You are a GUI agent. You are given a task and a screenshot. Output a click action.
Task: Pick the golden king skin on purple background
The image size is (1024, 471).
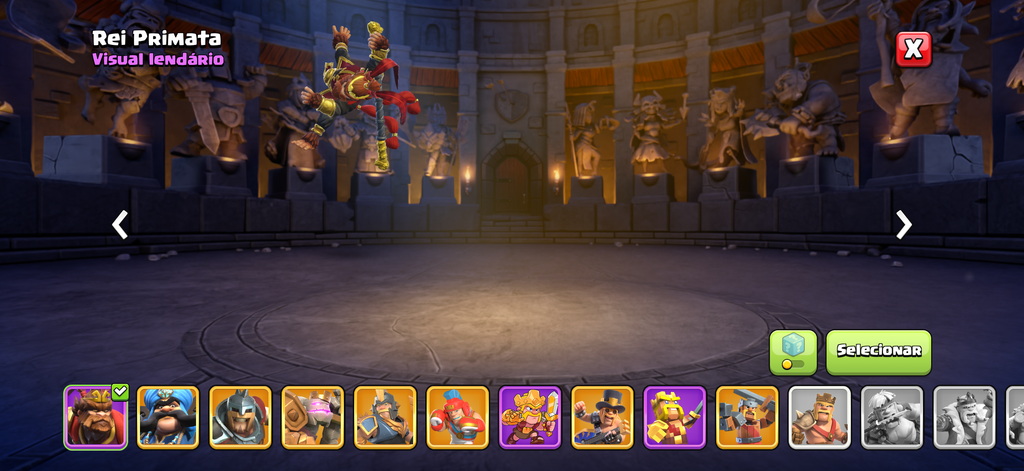[530, 417]
